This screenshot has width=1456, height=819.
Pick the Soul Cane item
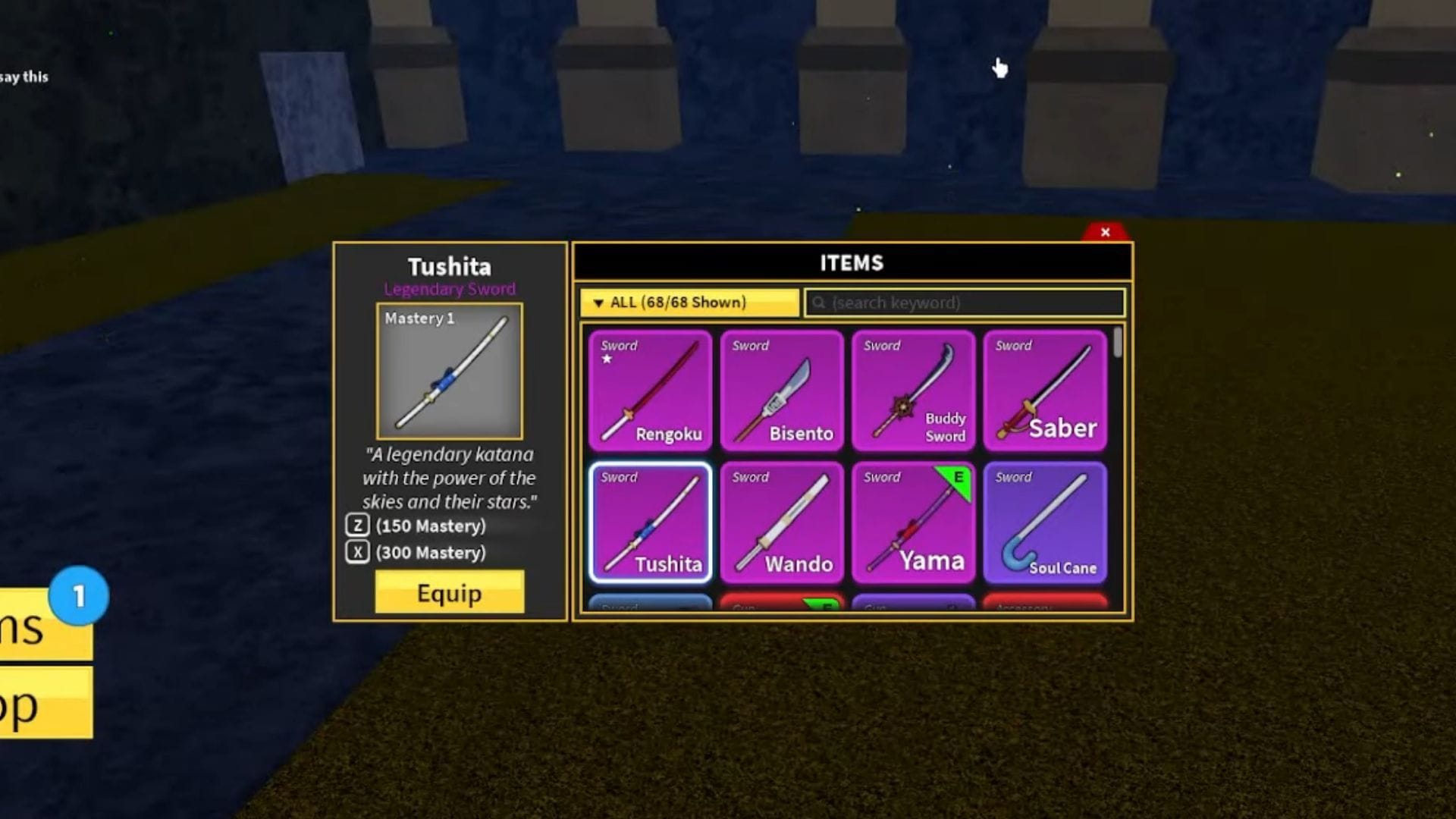coord(1044,522)
